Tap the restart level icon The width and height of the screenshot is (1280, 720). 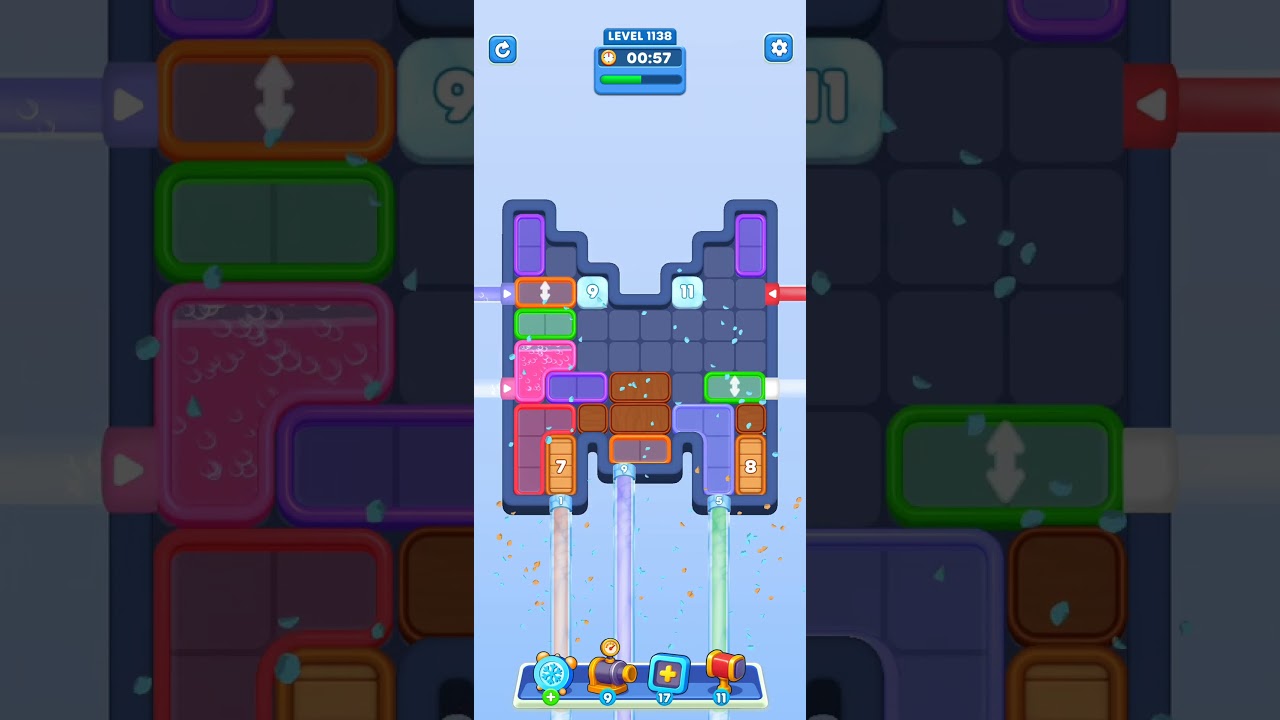click(x=503, y=49)
